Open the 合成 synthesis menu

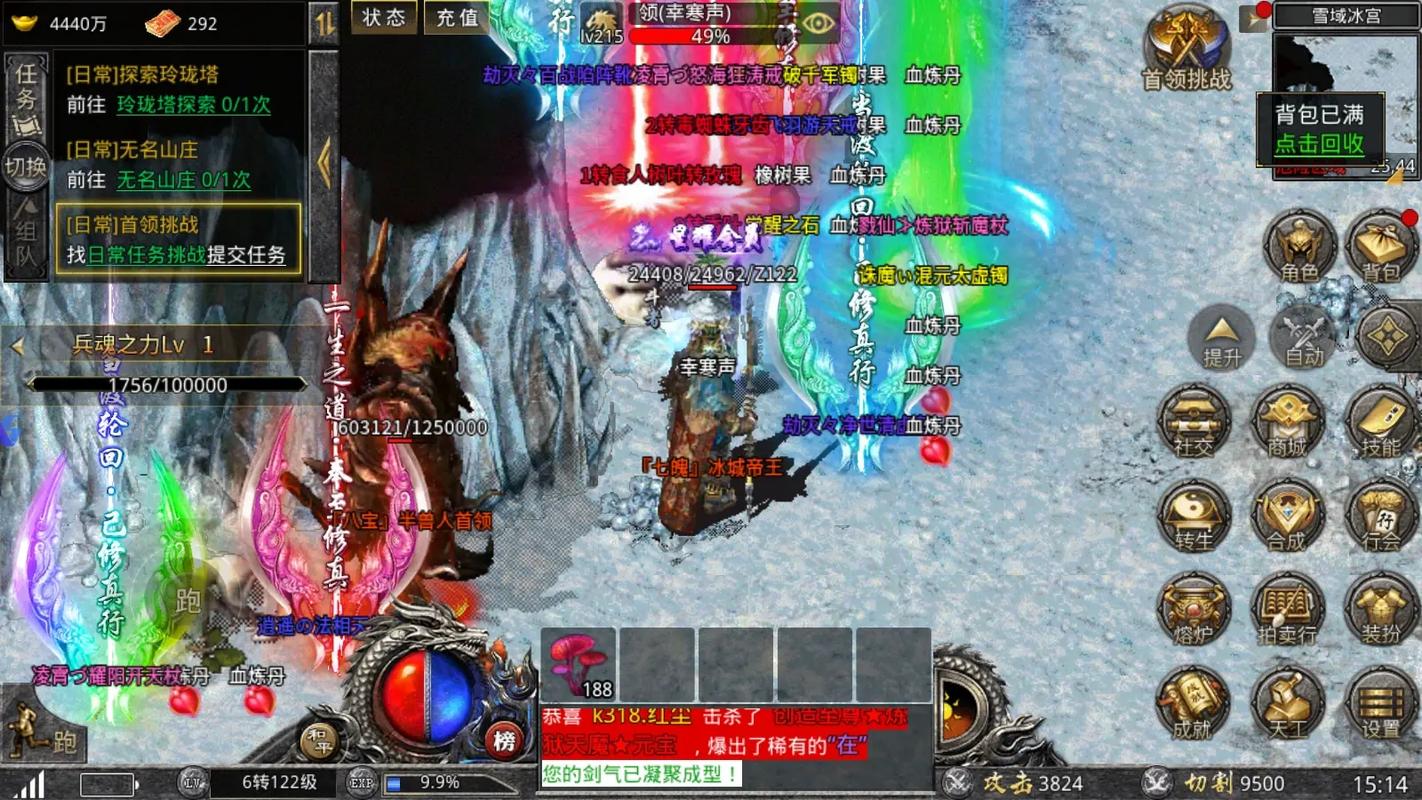point(1287,516)
